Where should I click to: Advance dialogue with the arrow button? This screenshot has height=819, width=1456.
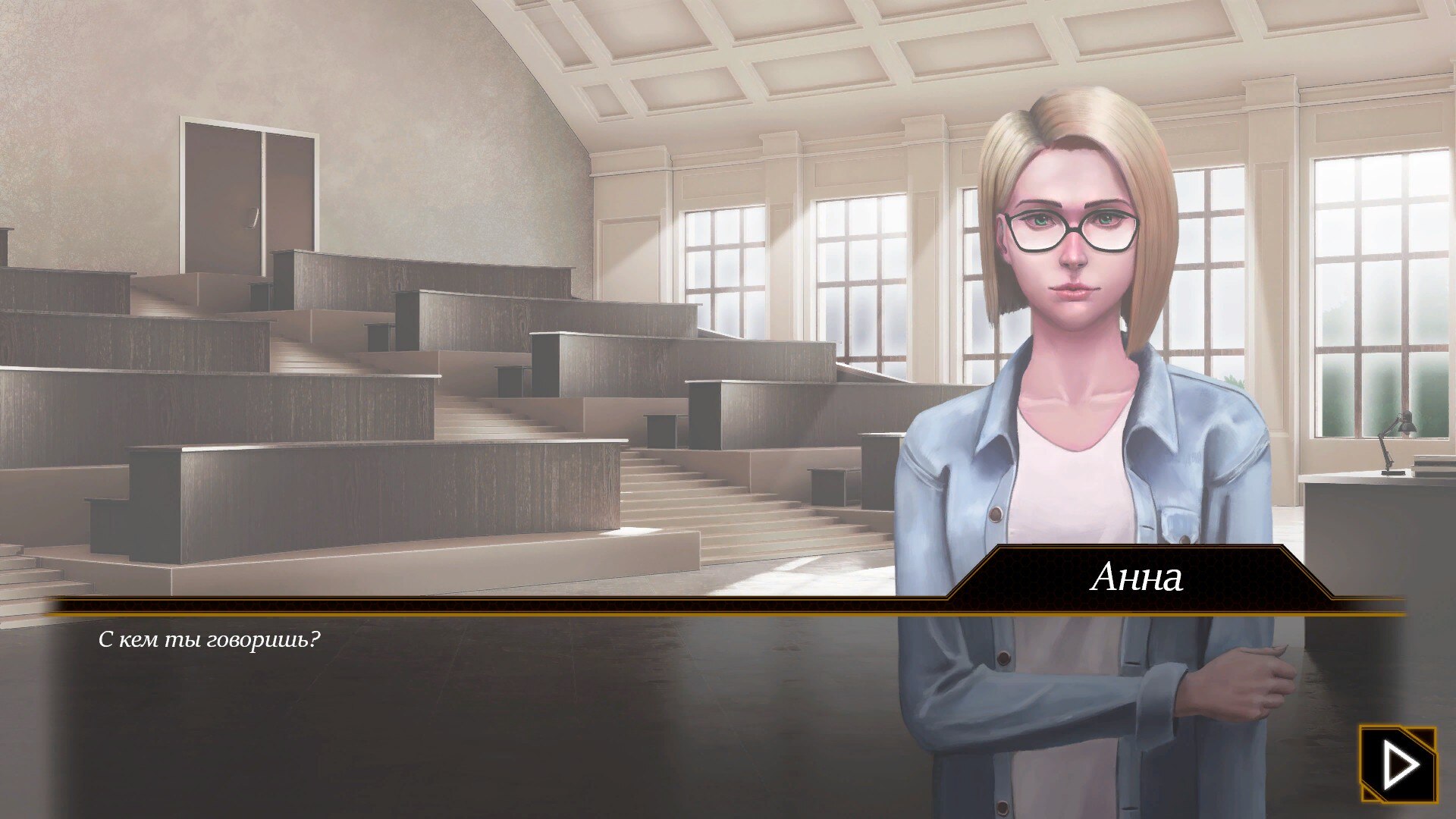pyautogui.click(x=1398, y=764)
